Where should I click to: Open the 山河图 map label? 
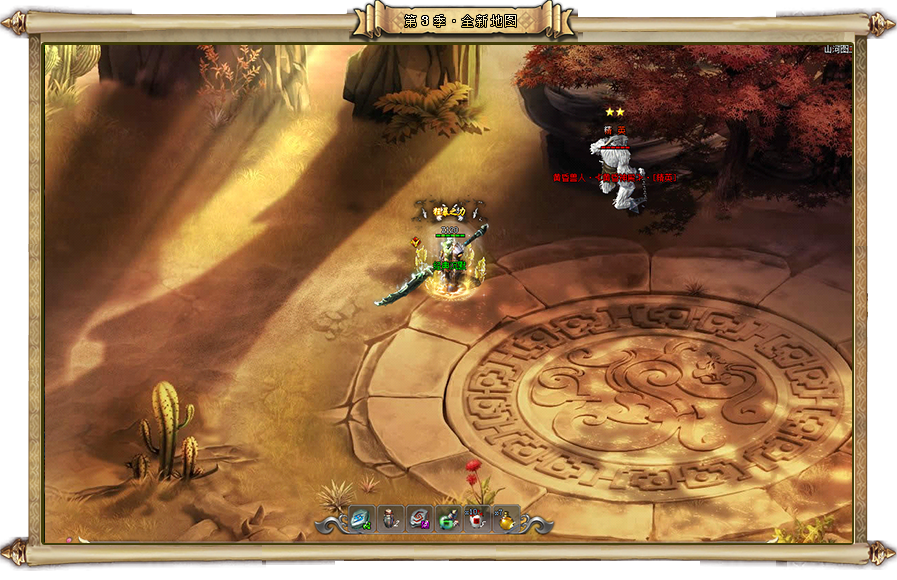tap(836, 49)
